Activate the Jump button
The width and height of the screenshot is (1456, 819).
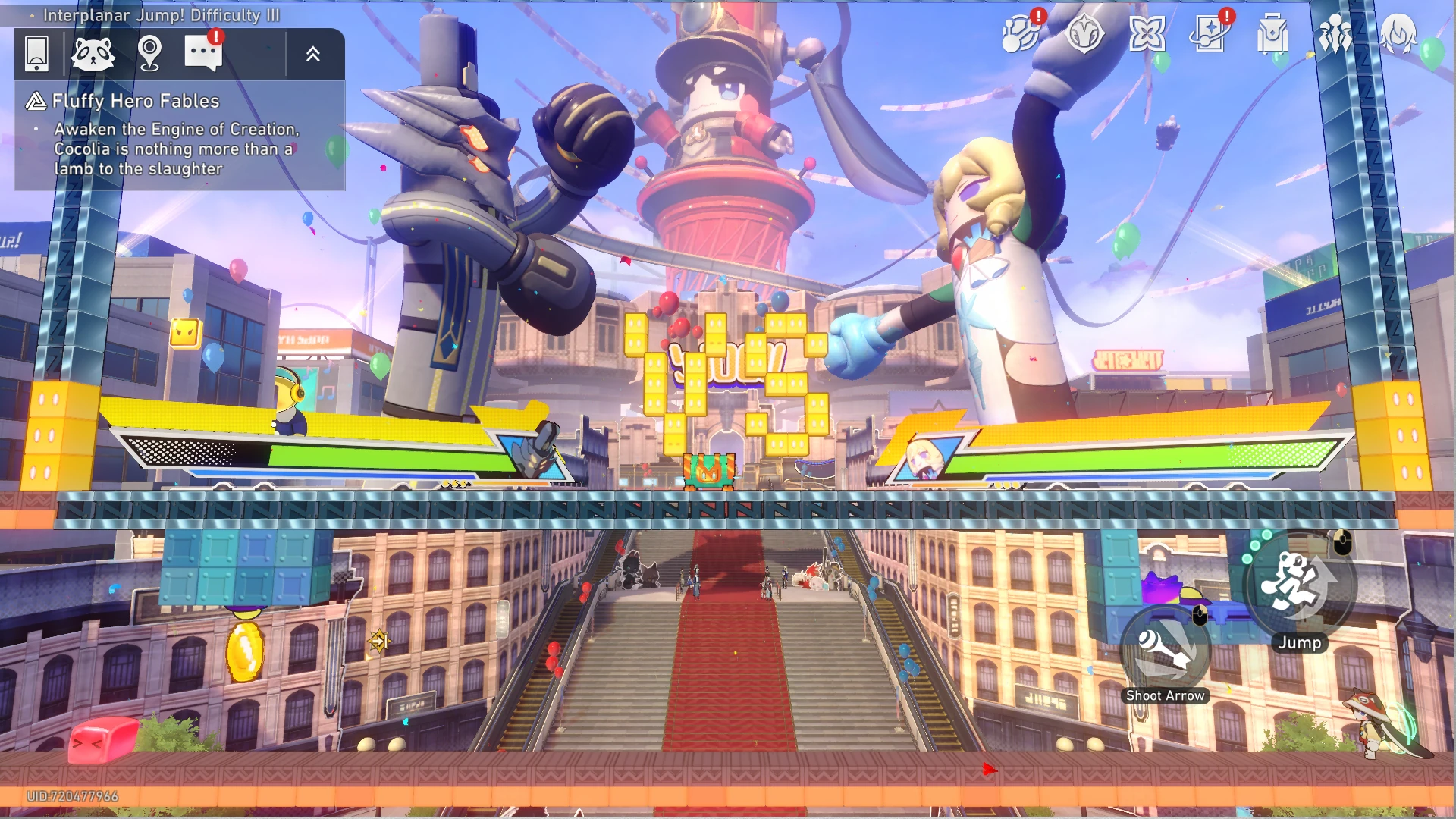coord(1298,585)
